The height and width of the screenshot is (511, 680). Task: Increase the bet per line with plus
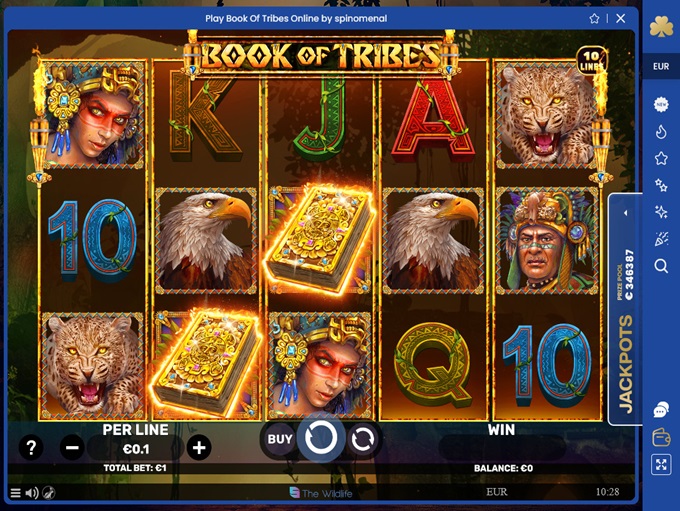point(199,447)
